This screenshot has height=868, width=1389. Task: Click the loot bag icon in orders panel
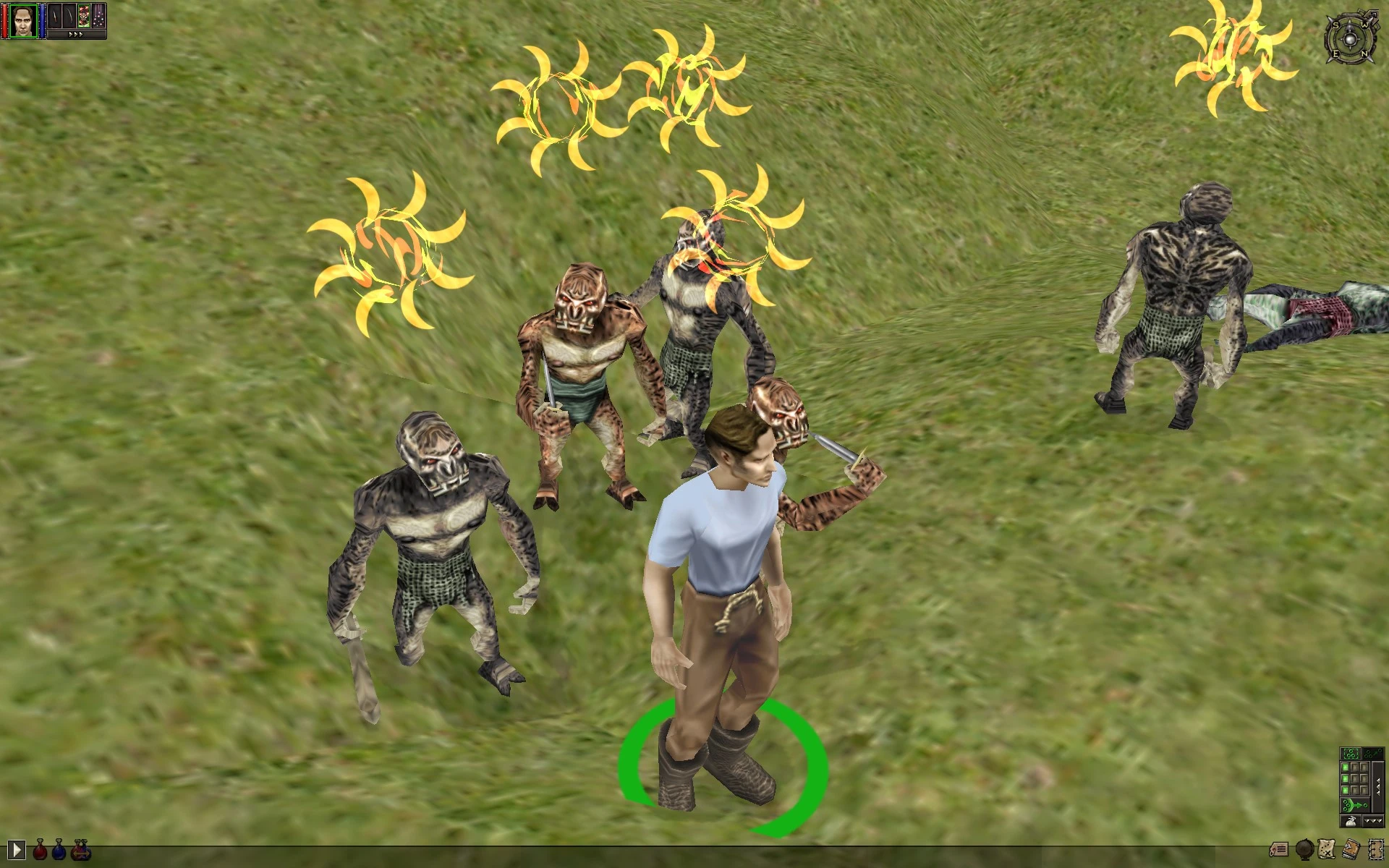click(x=1351, y=821)
